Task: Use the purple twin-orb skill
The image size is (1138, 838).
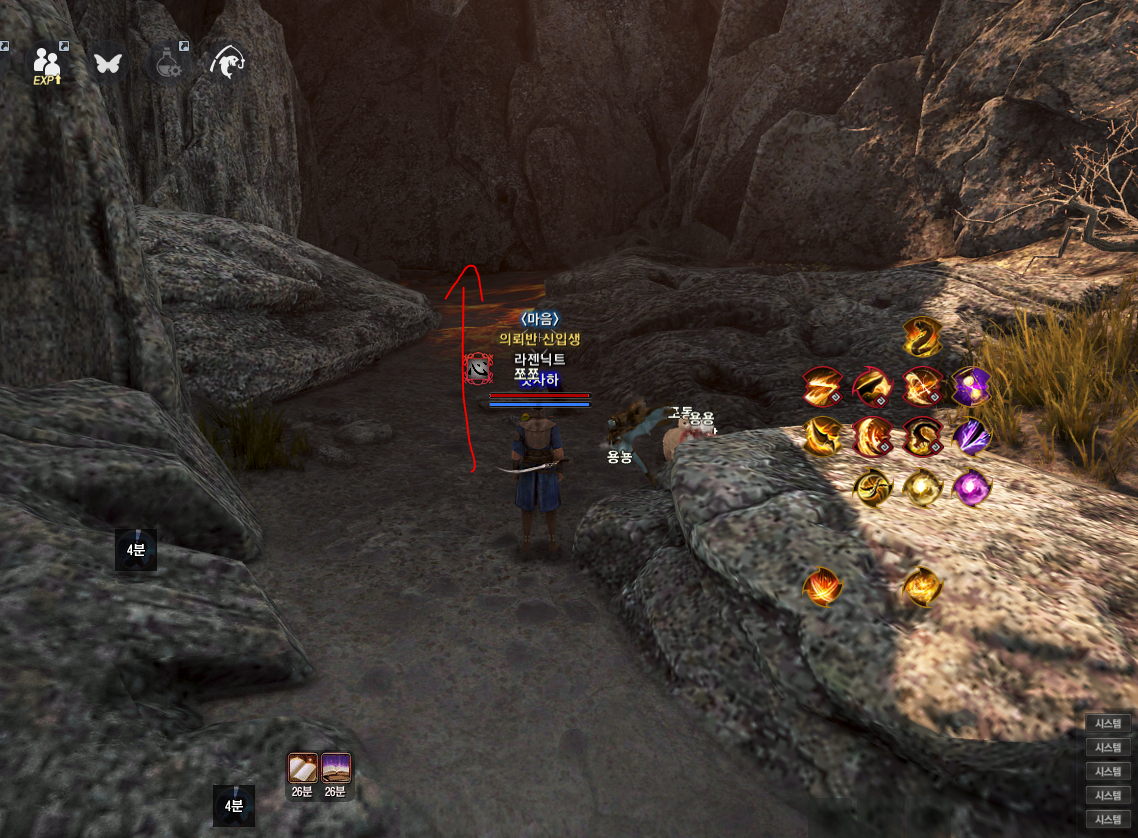Action: (970, 386)
